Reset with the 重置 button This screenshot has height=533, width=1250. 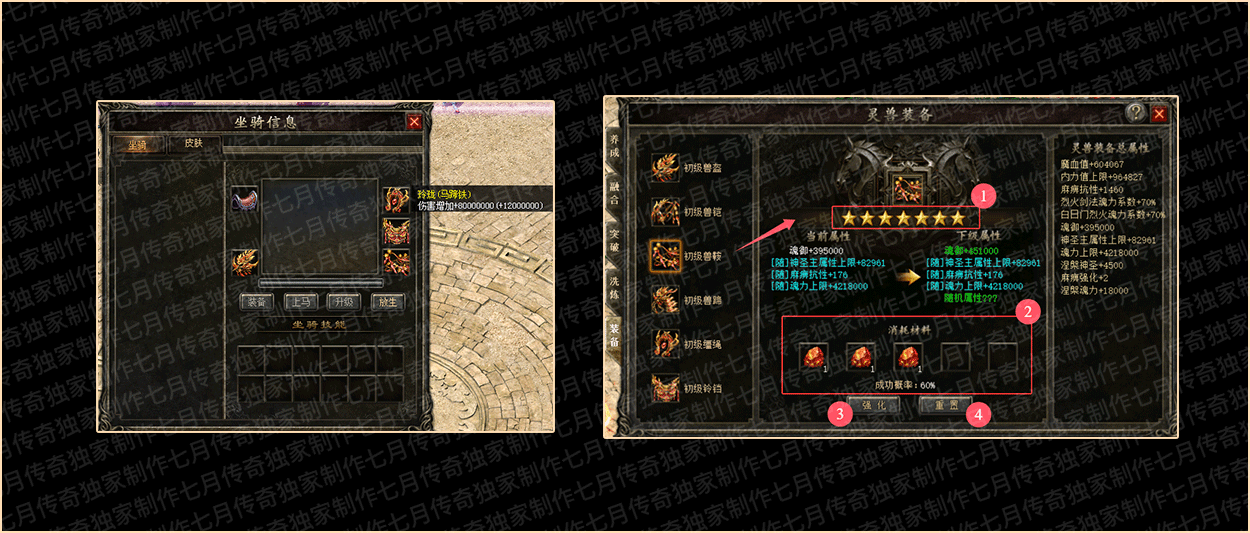tap(946, 405)
